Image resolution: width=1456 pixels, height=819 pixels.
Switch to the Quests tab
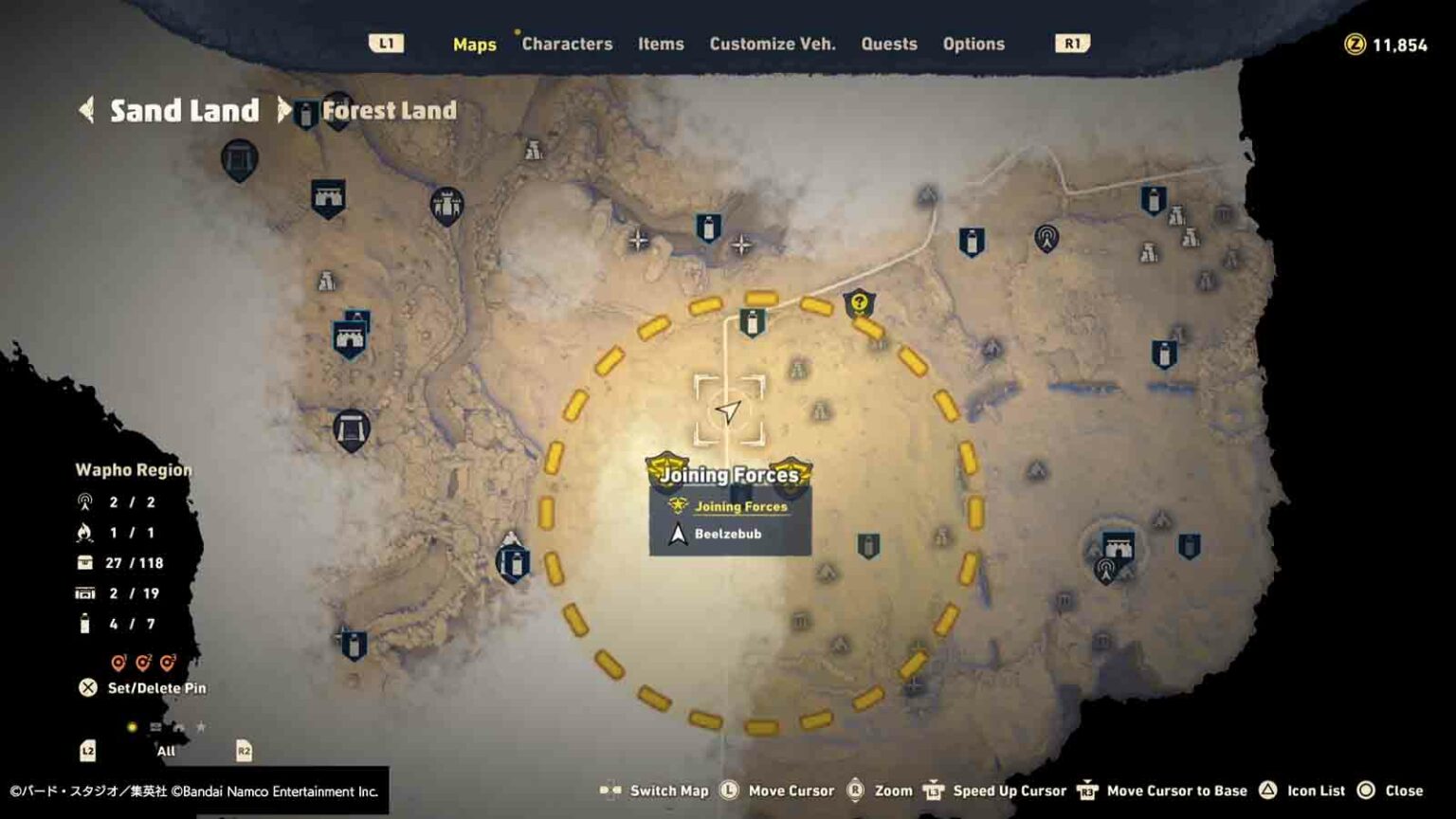click(889, 44)
